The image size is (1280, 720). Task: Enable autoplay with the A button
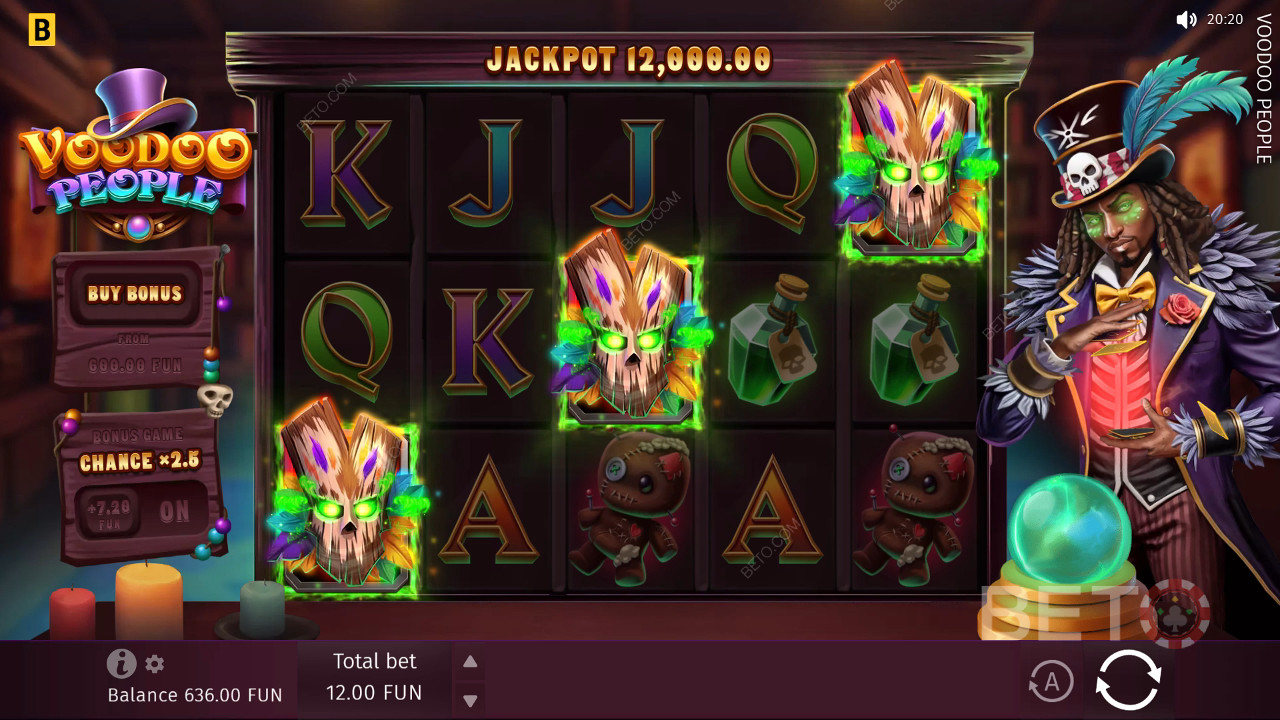click(x=1051, y=682)
